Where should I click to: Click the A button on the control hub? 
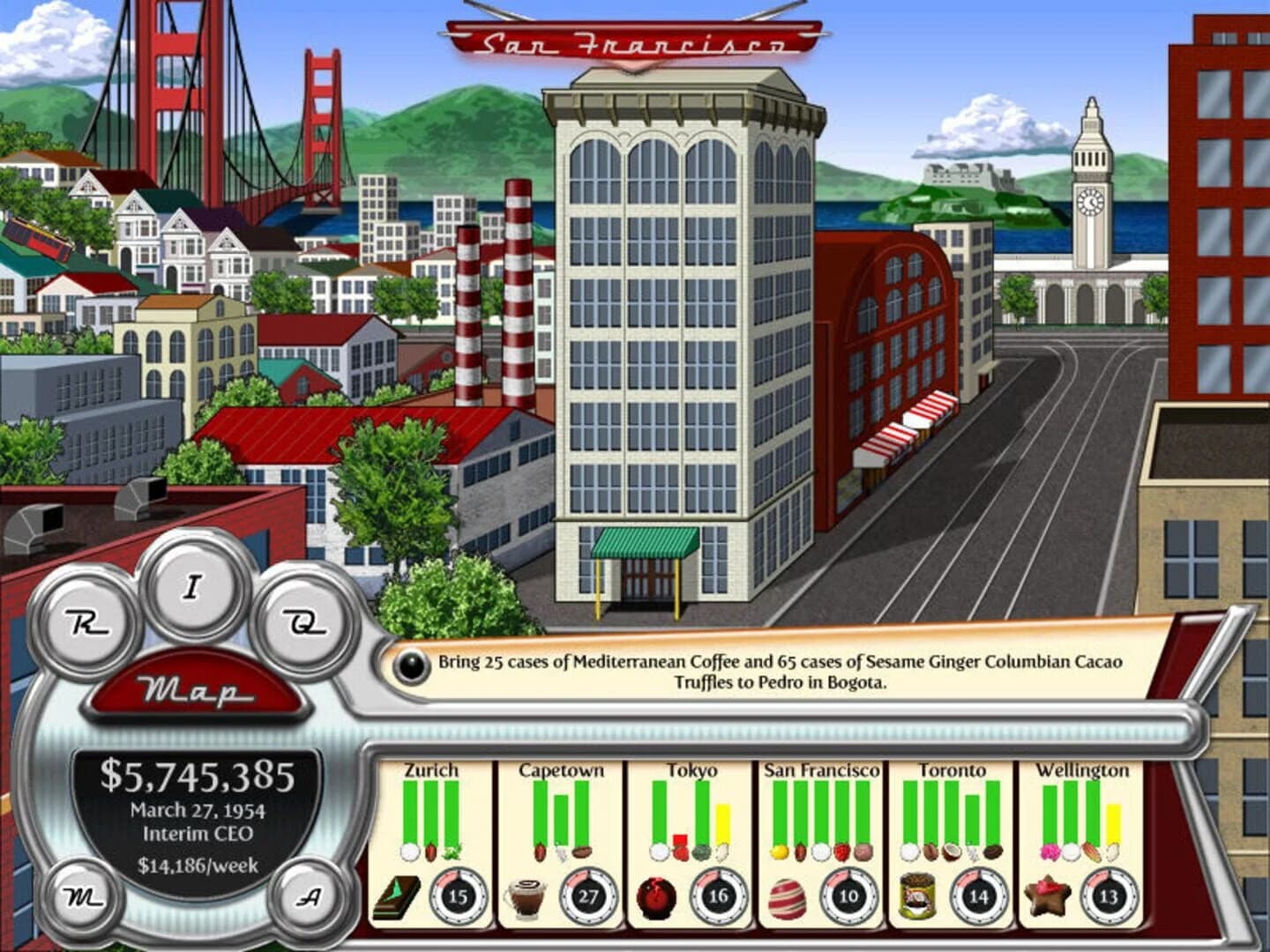coord(308,897)
